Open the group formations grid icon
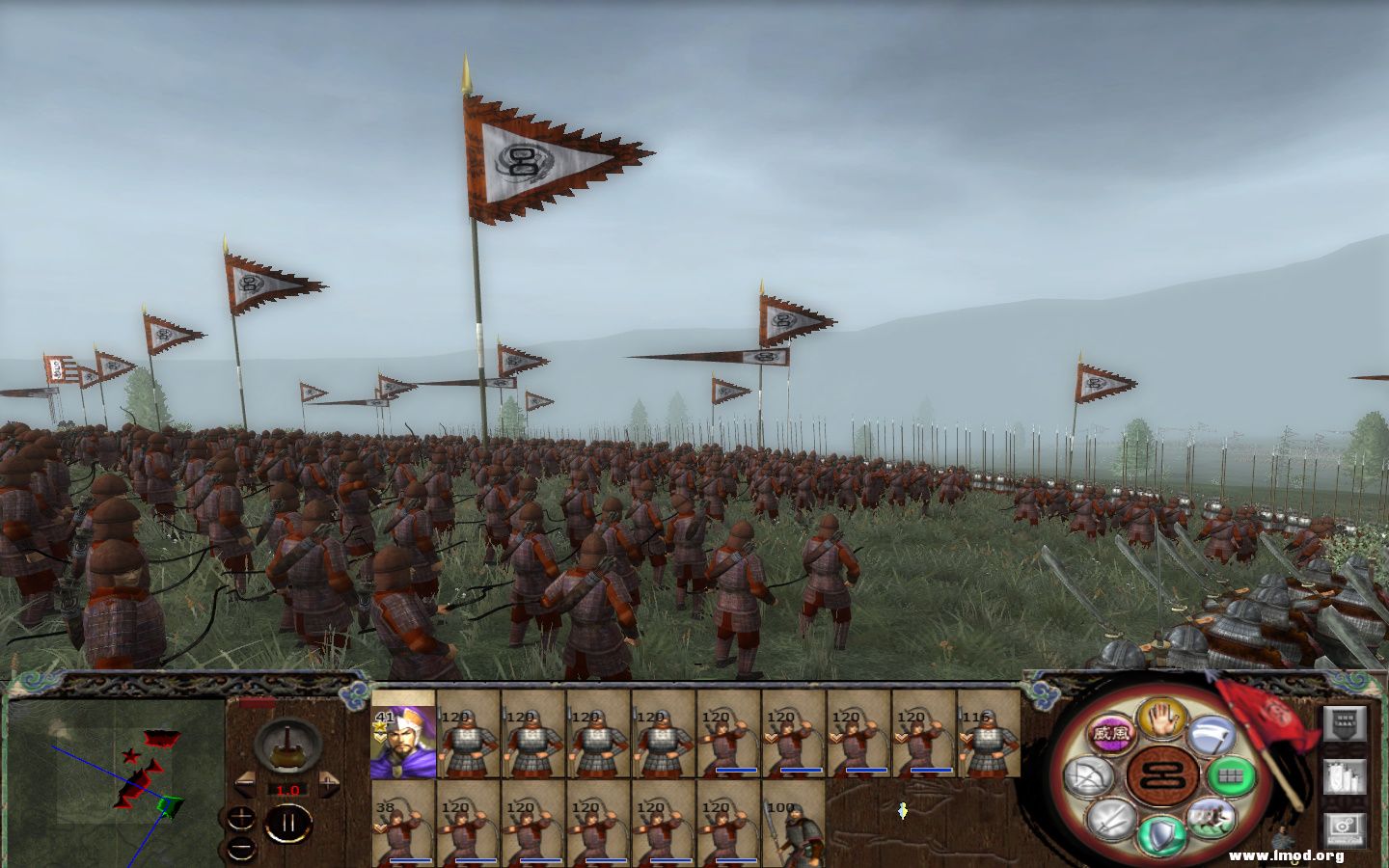The image size is (1389, 868). coord(1229,774)
